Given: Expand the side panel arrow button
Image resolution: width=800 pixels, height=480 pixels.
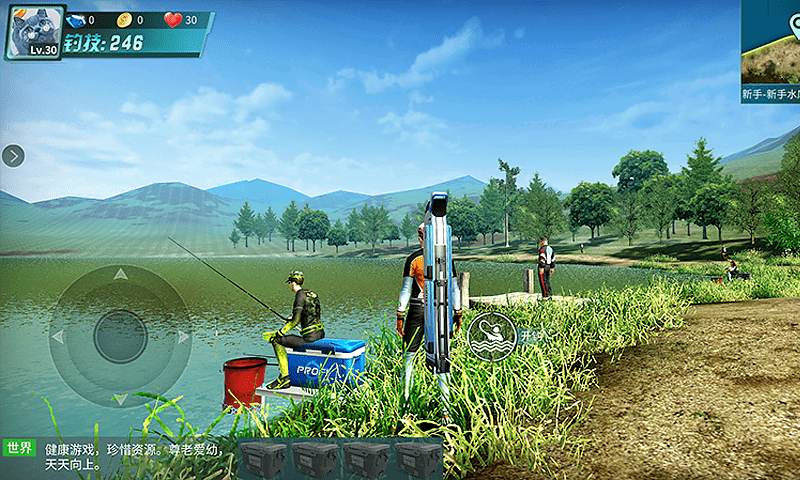Looking at the screenshot, I should pyautogui.click(x=13, y=155).
